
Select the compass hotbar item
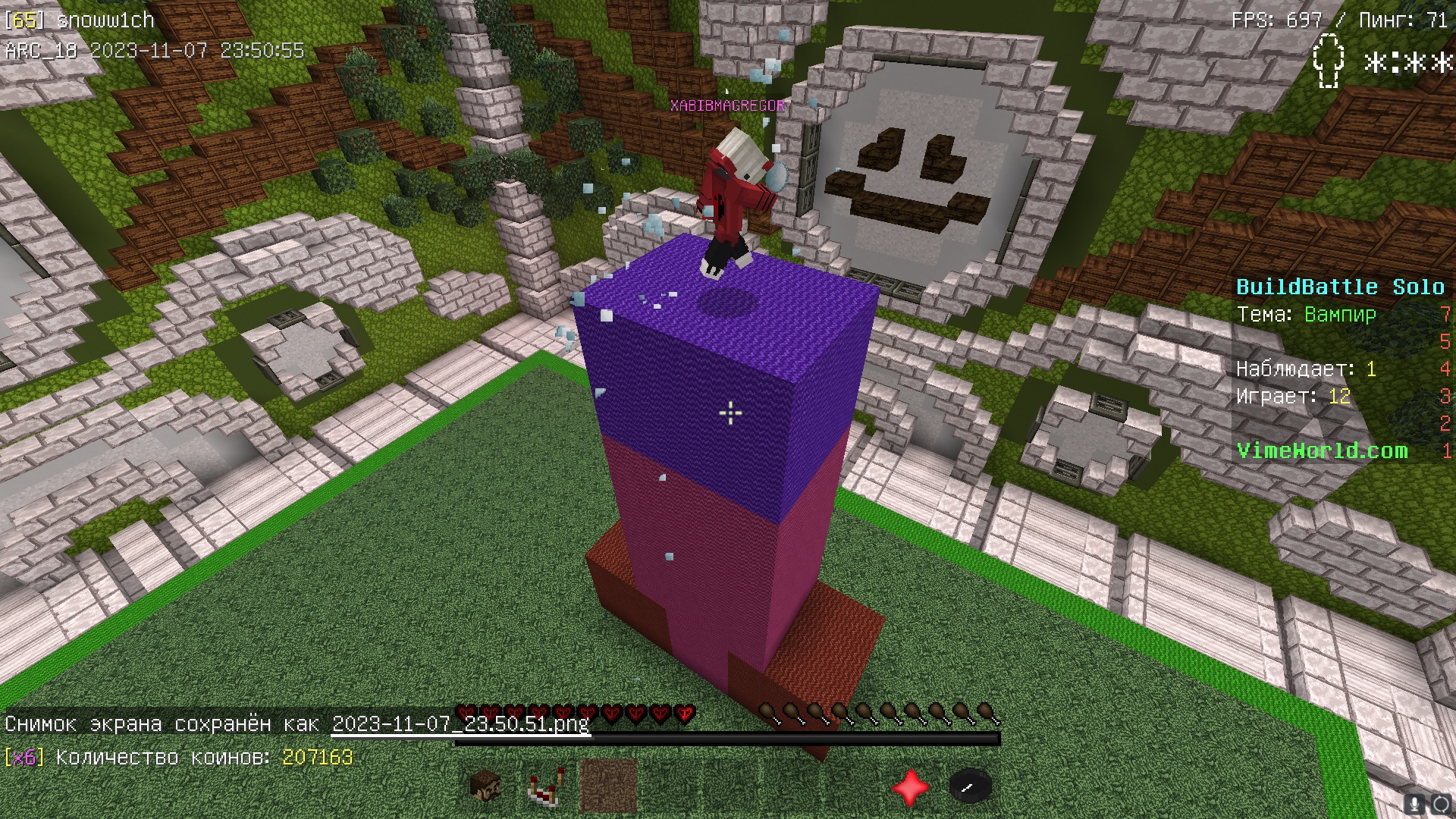[x=970, y=786]
